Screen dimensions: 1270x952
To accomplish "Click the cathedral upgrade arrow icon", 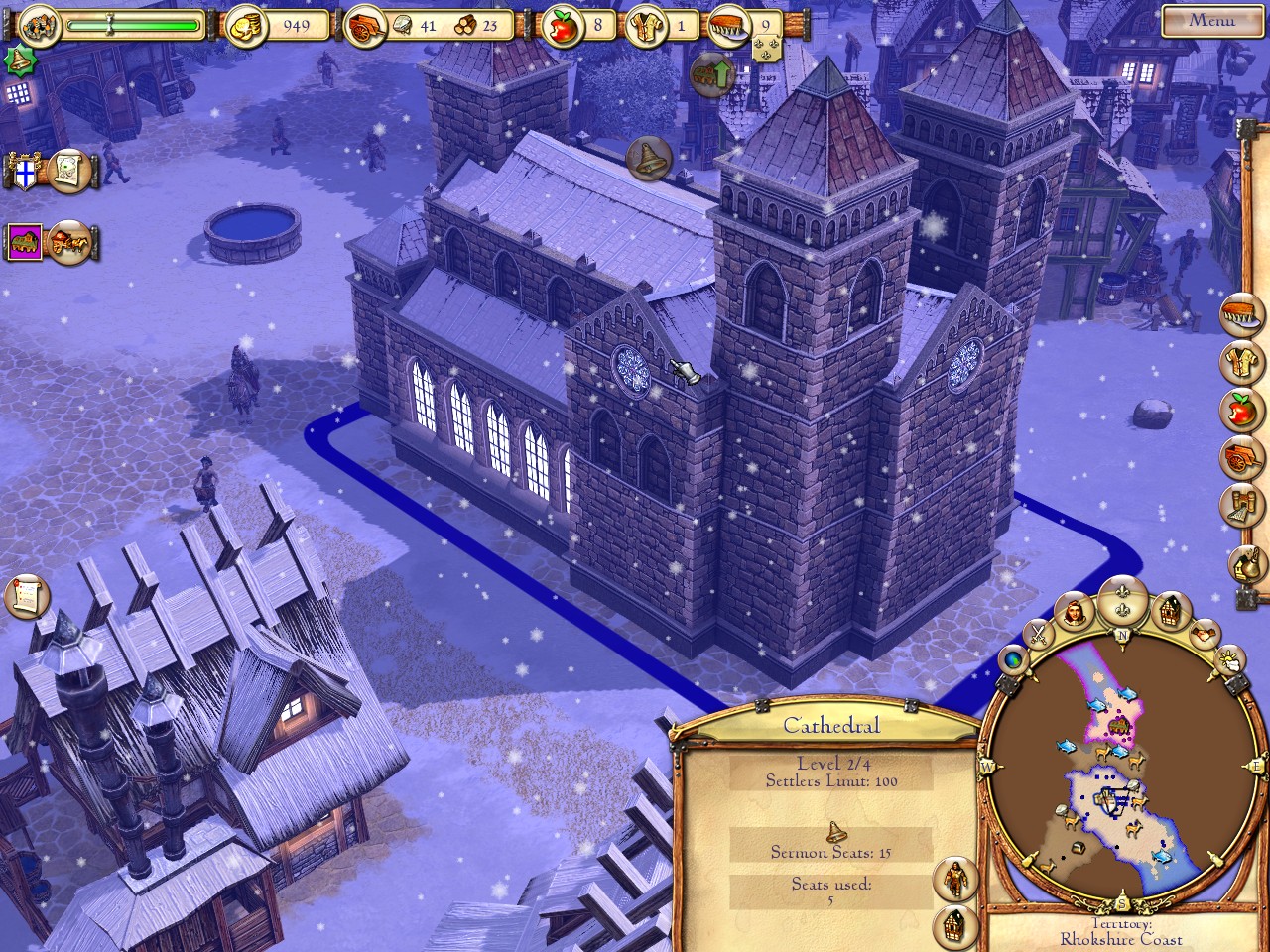I will [x=710, y=75].
